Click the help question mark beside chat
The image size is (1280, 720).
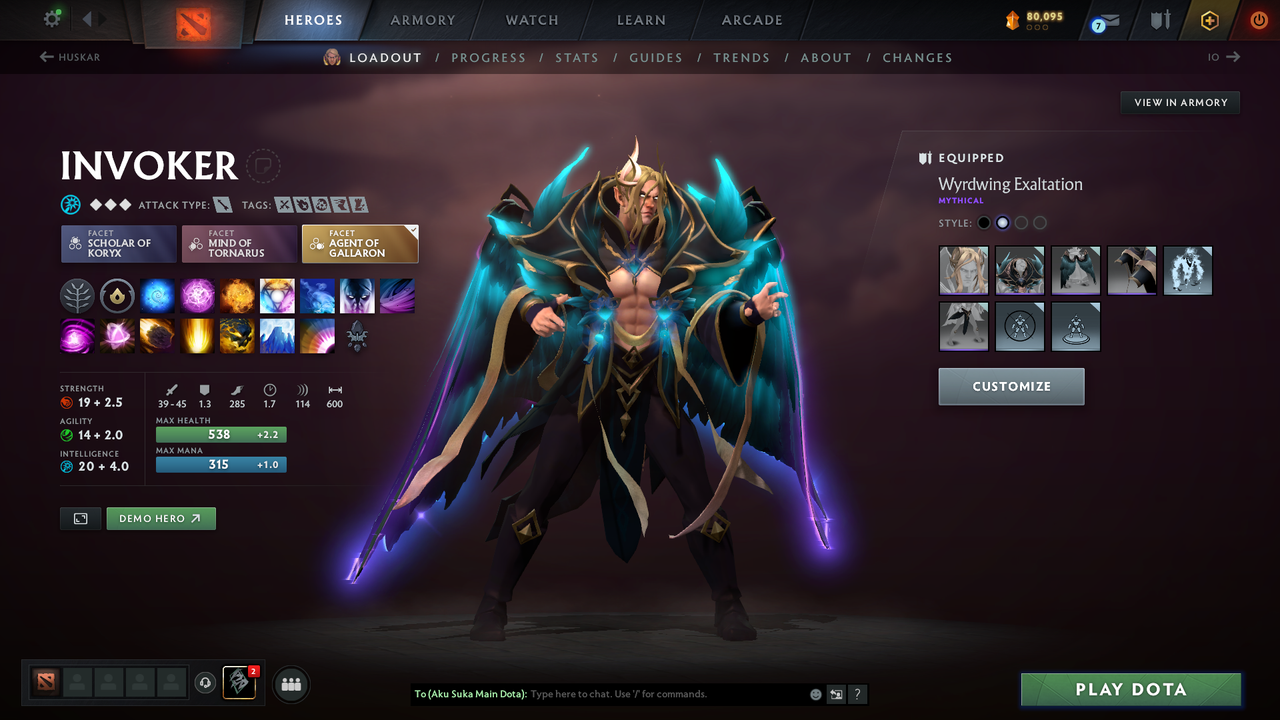[857, 694]
